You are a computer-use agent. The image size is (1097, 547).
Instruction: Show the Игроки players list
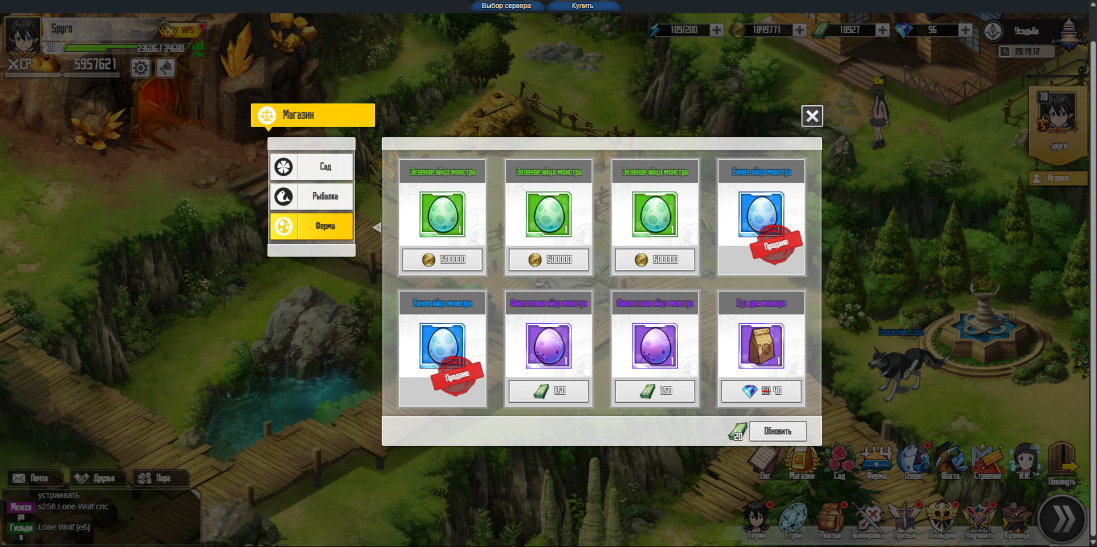click(1058, 179)
